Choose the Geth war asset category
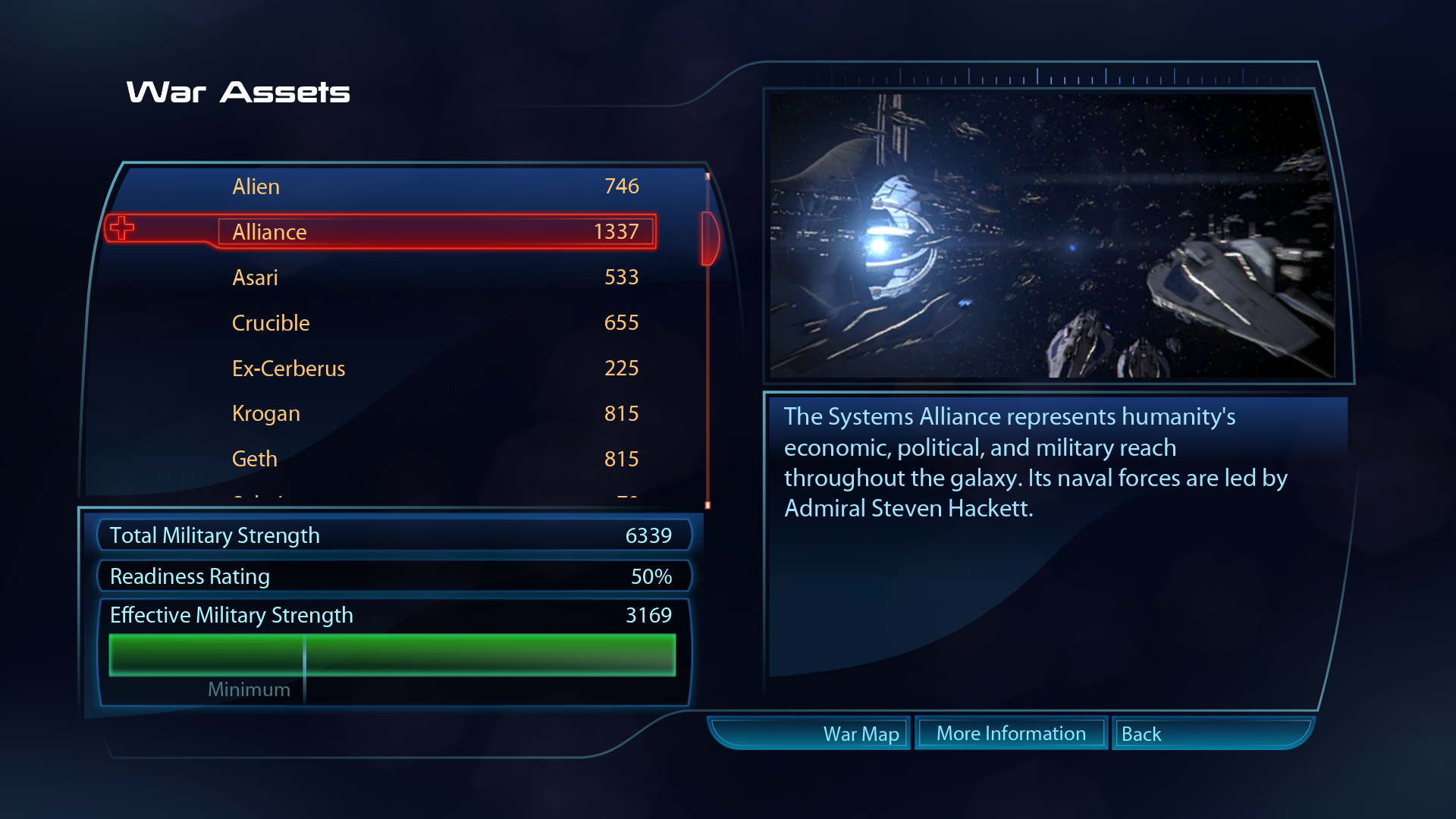Viewport: 1456px width, 819px height. pos(435,460)
